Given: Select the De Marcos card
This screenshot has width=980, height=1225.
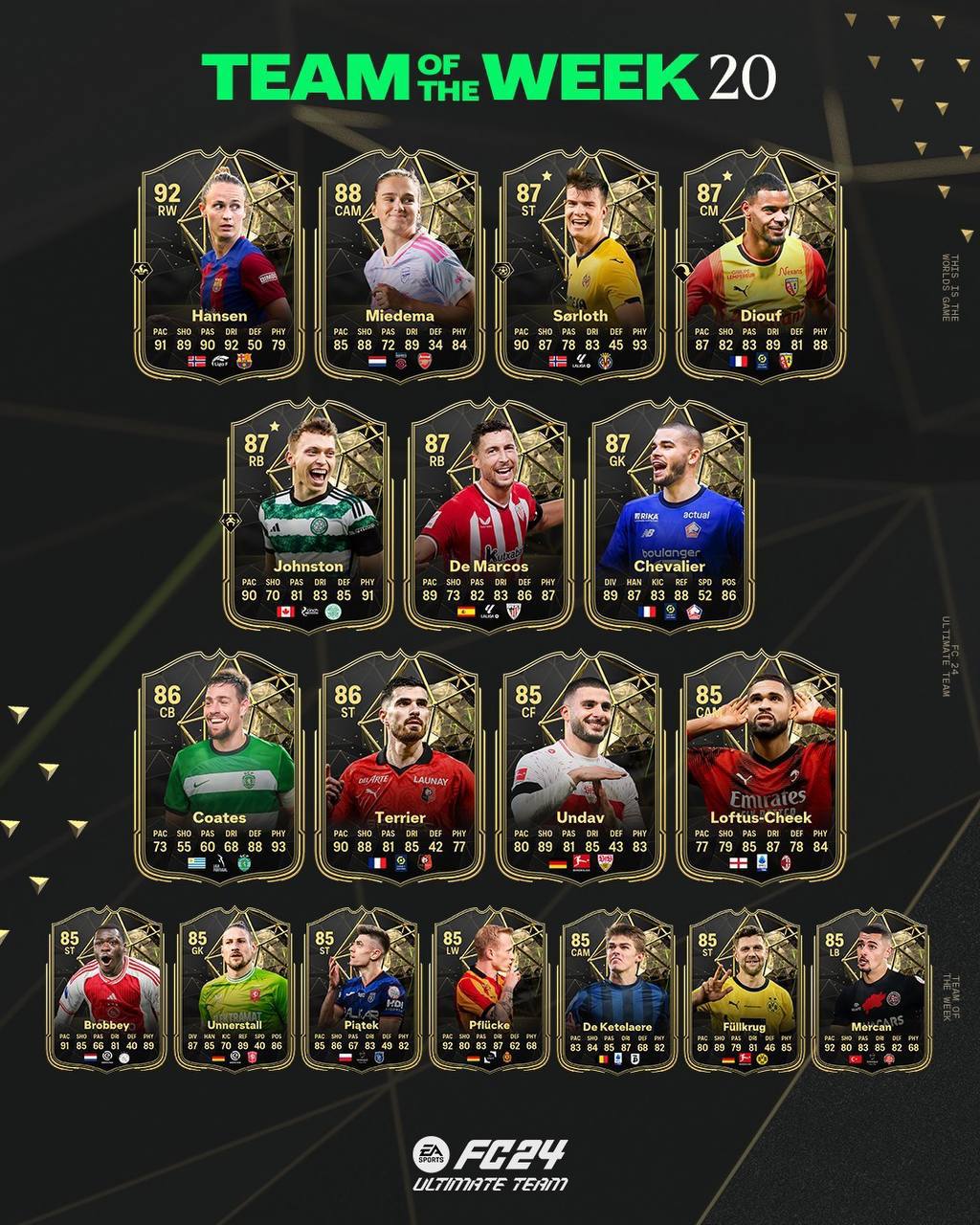Looking at the screenshot, I should [x=488, y=515].
